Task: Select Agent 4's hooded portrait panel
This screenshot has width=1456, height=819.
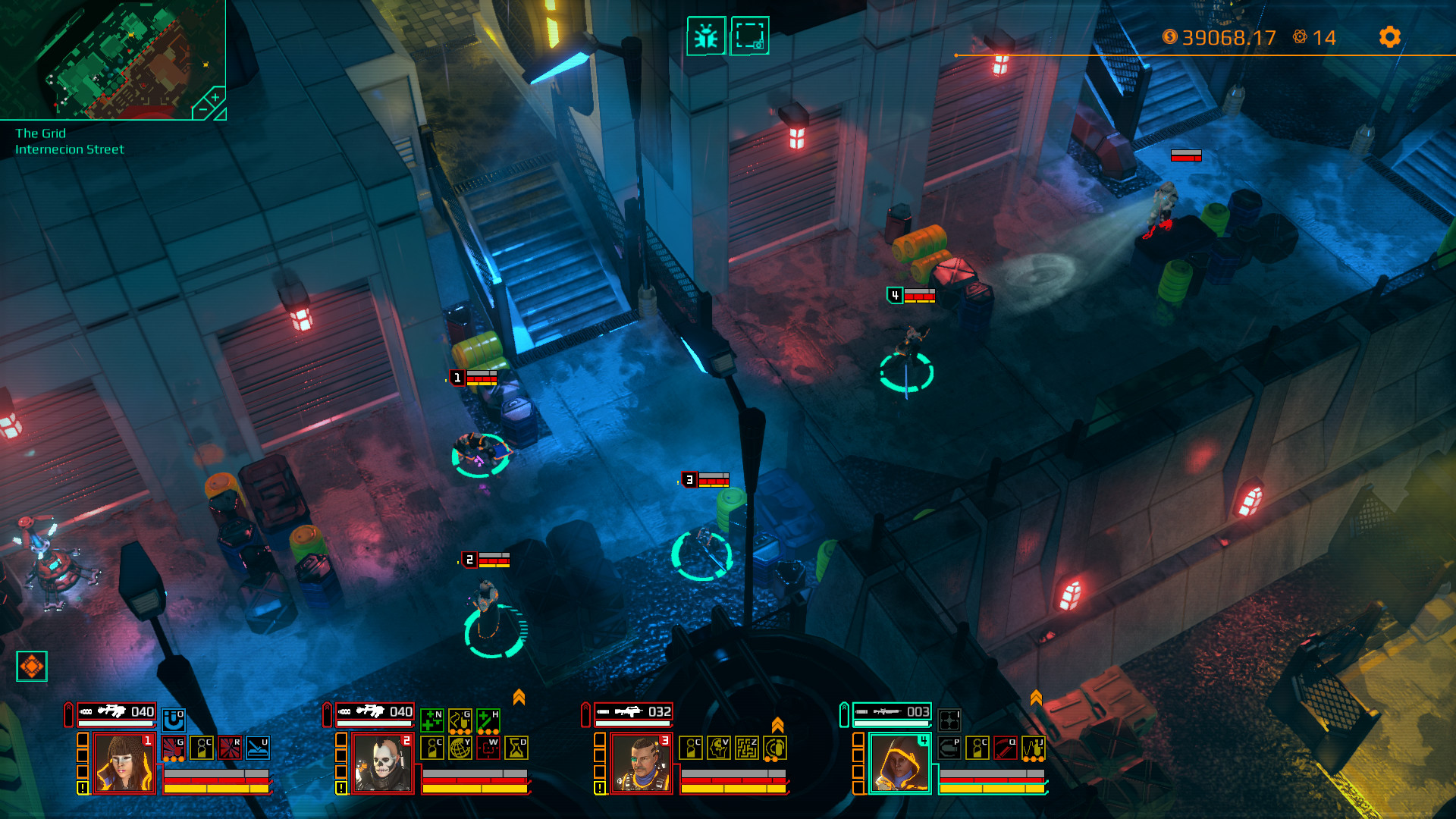Action: [x=900, y=763]
